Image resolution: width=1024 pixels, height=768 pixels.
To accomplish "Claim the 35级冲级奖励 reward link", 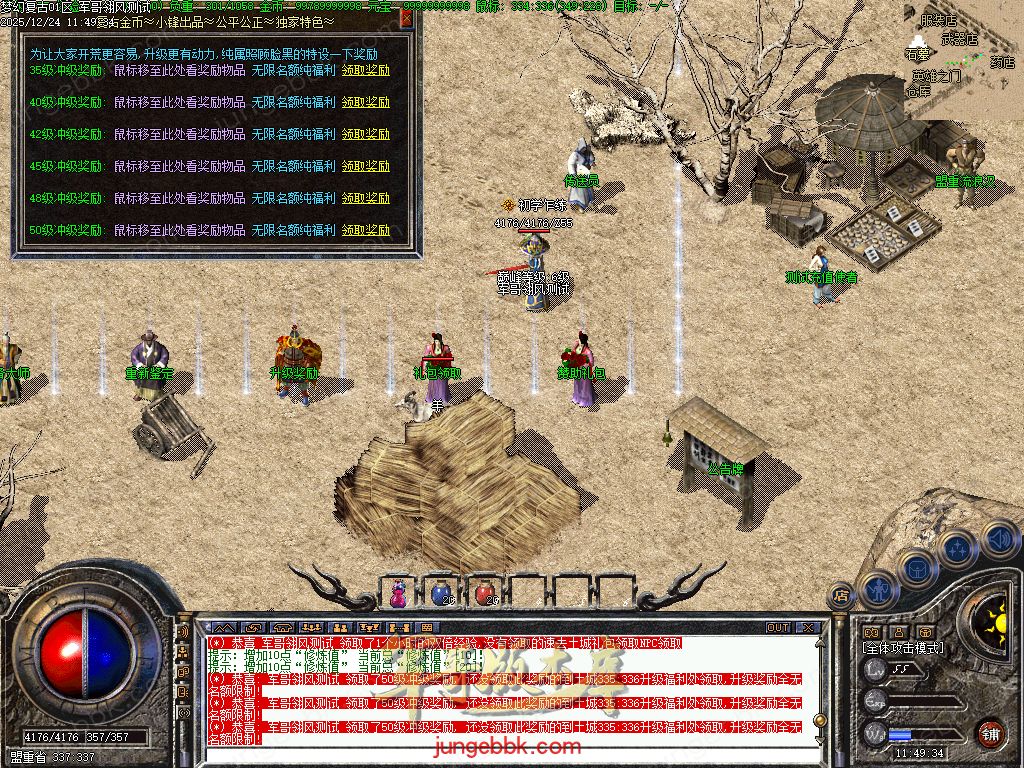I will click(x=365, y=70).
